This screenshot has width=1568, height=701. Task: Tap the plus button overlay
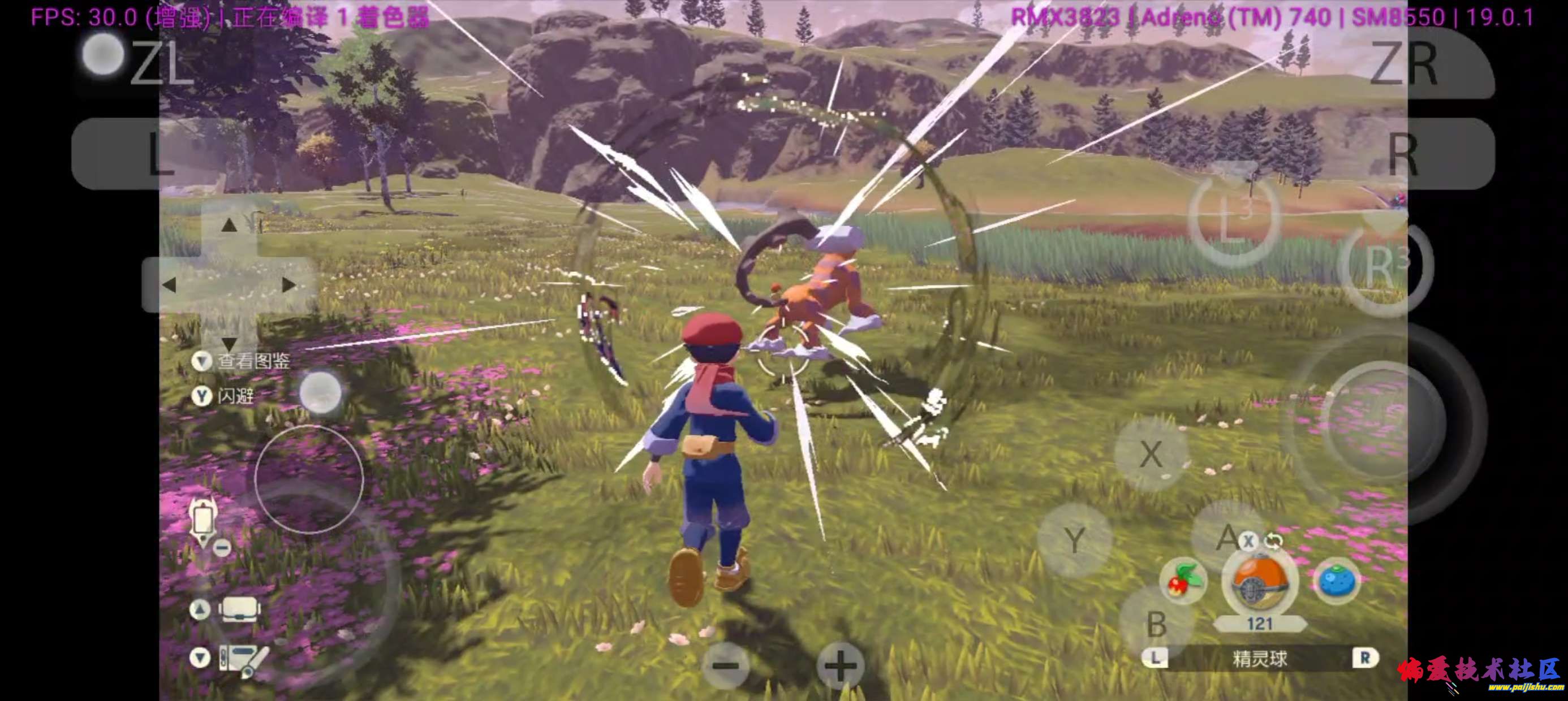click(840, 666)
